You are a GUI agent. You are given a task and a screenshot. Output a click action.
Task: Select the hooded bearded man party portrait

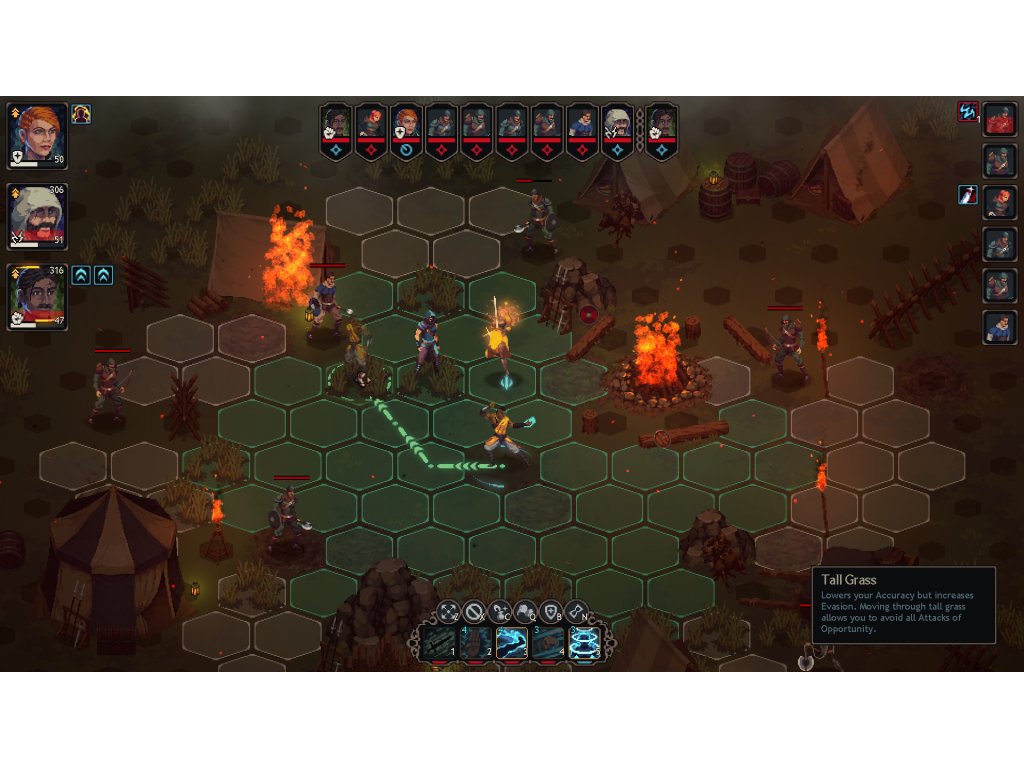click(x=38, y=216)
